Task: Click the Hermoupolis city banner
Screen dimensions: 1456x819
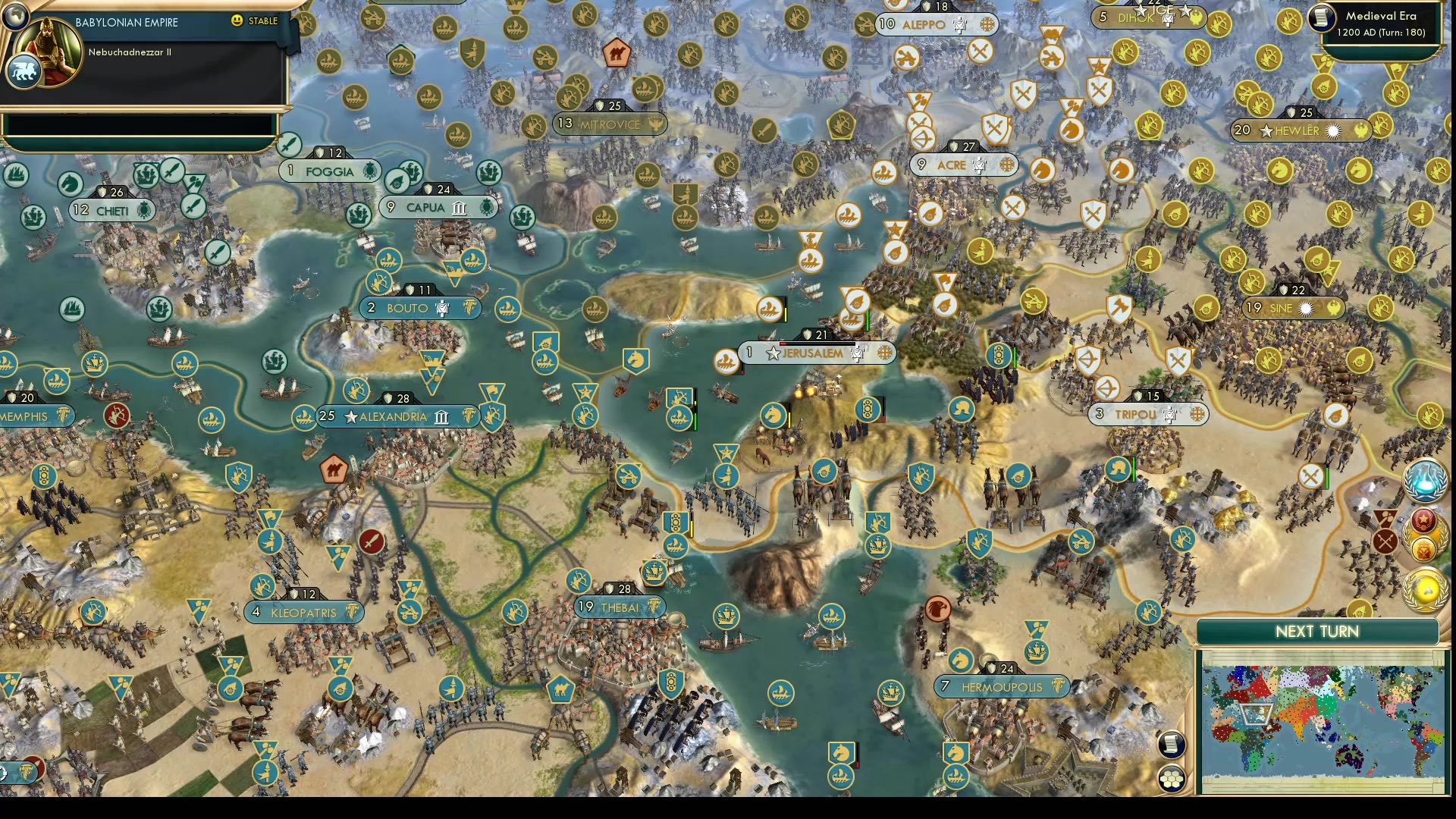Action: point(1003,686)
